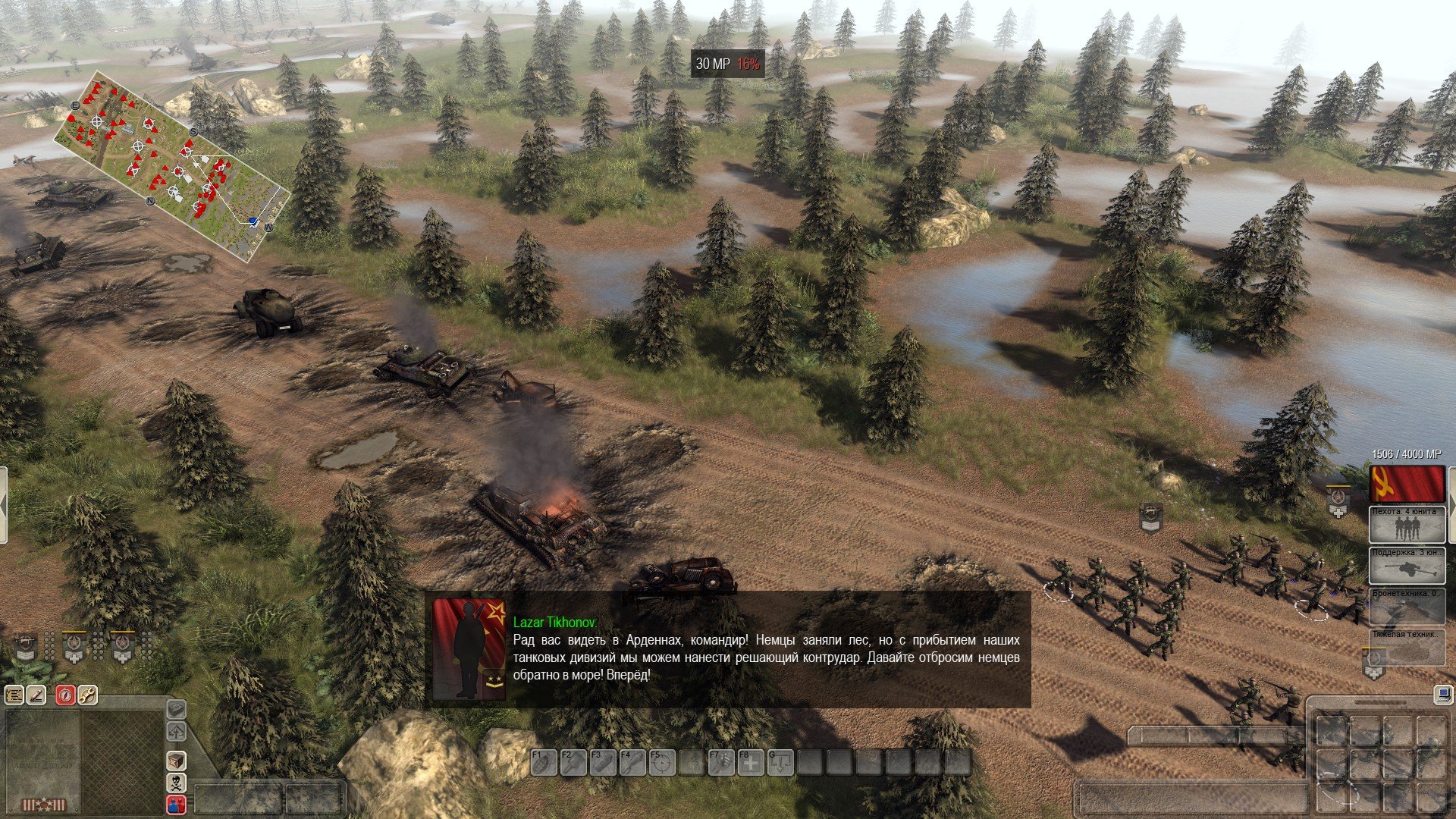Viewport: 1456px width, 819px height.
Task: Select the pencil drawing tool icon
Action: tap(36, 694)
